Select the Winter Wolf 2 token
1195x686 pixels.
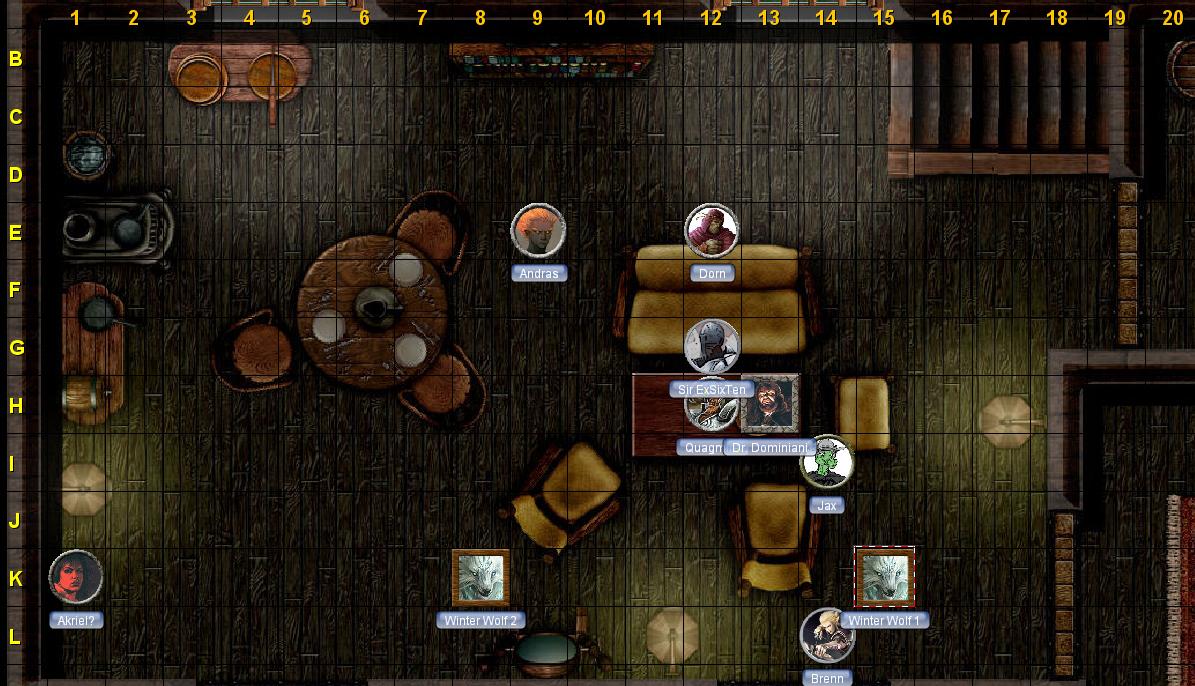481,577
